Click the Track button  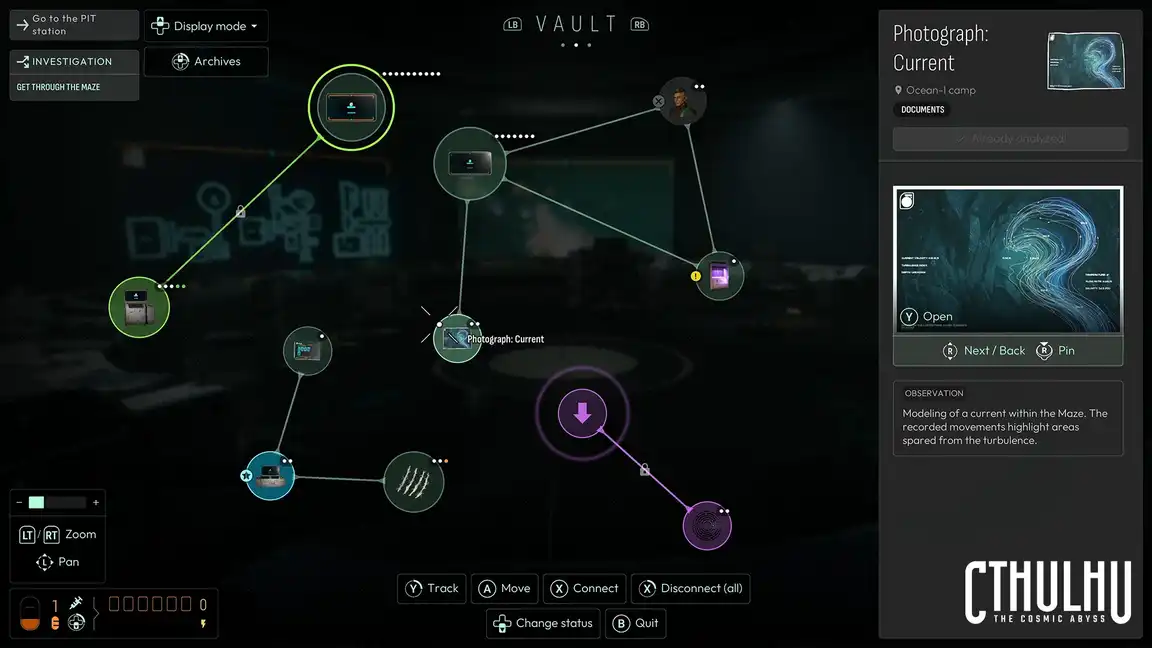433,588
